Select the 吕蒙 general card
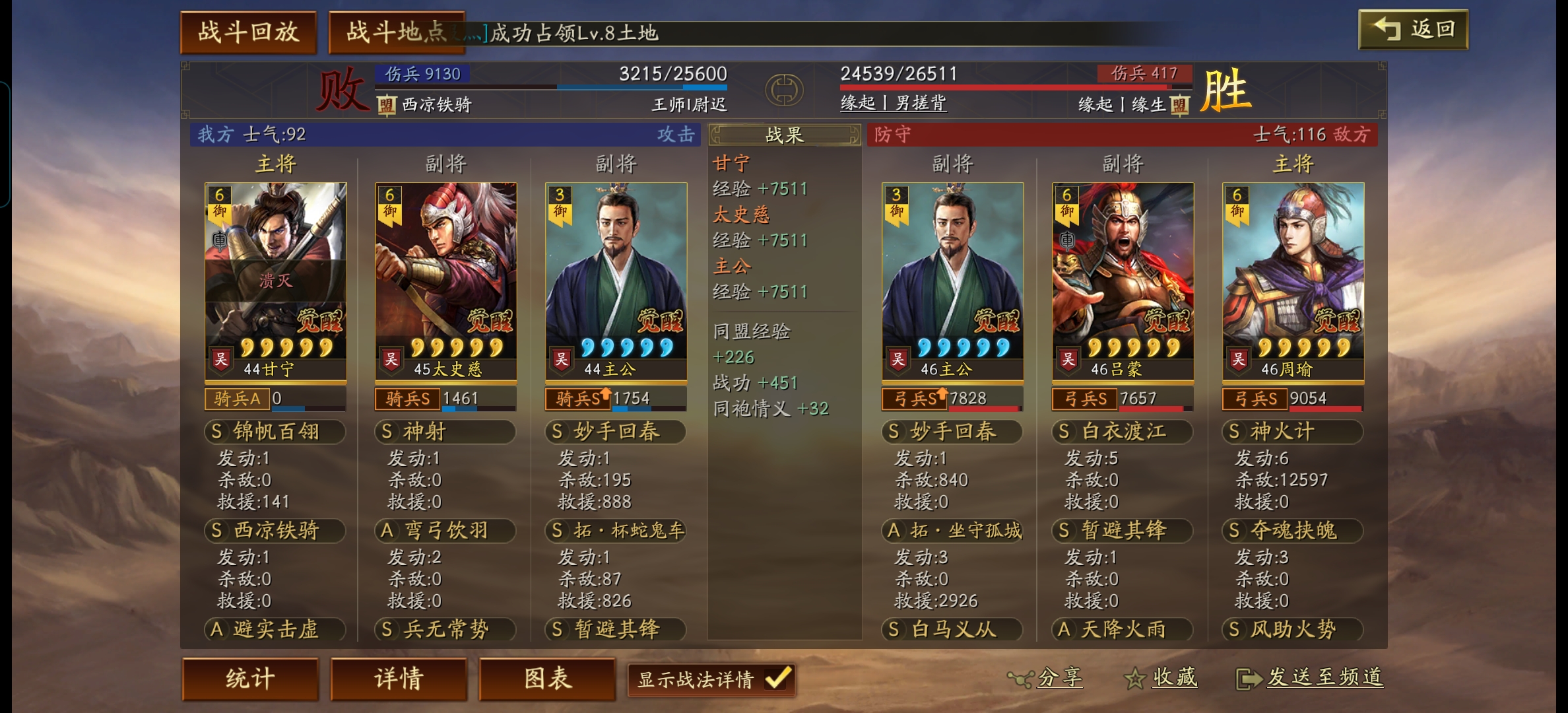This screenshot has width=1568, height=713. pos(1123,281)
